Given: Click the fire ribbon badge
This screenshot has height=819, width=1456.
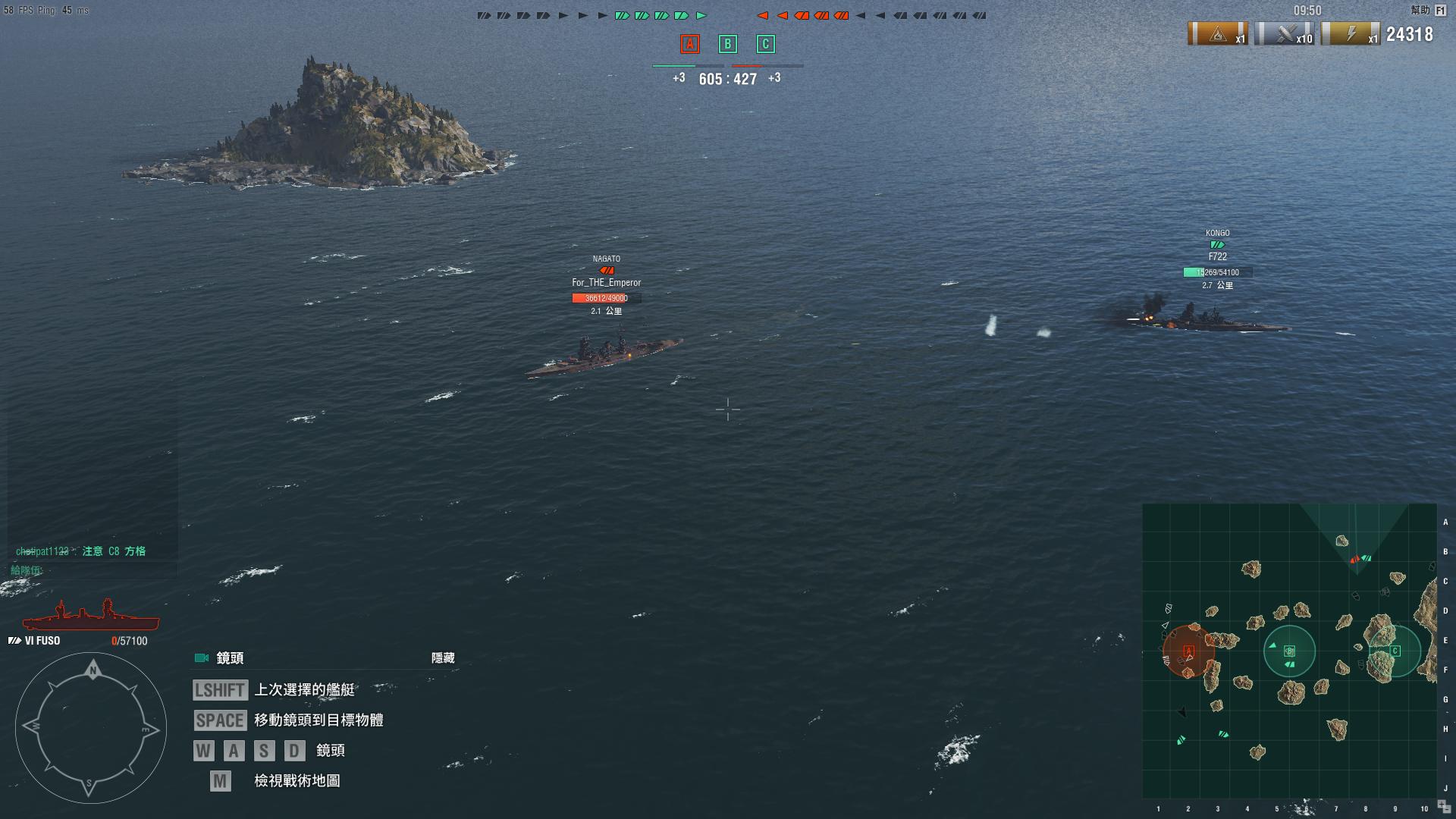Looking at the screenshot, I should [1218, 34].
